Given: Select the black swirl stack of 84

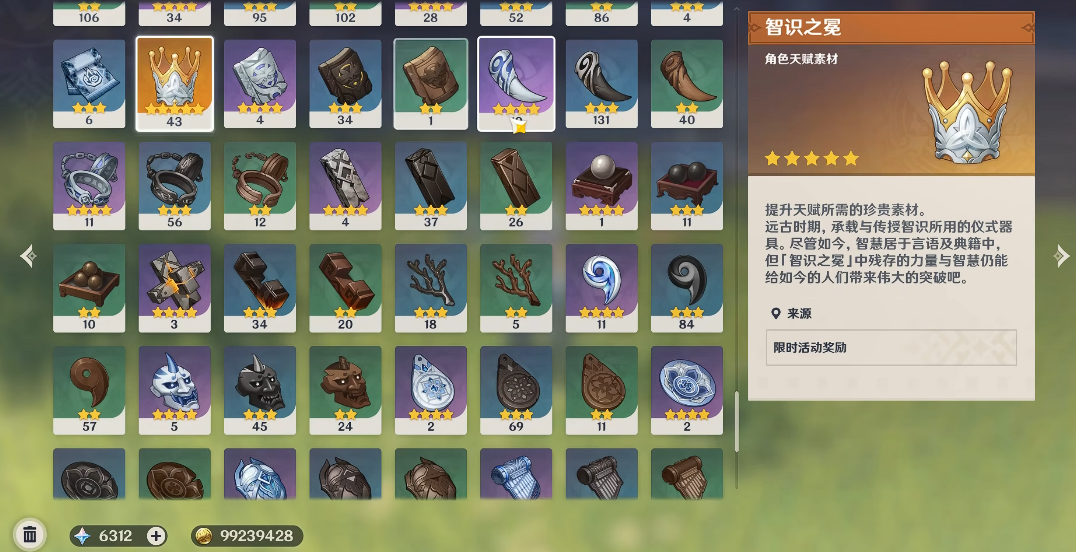Looking at the screenshot, I should tap(687, 288).
